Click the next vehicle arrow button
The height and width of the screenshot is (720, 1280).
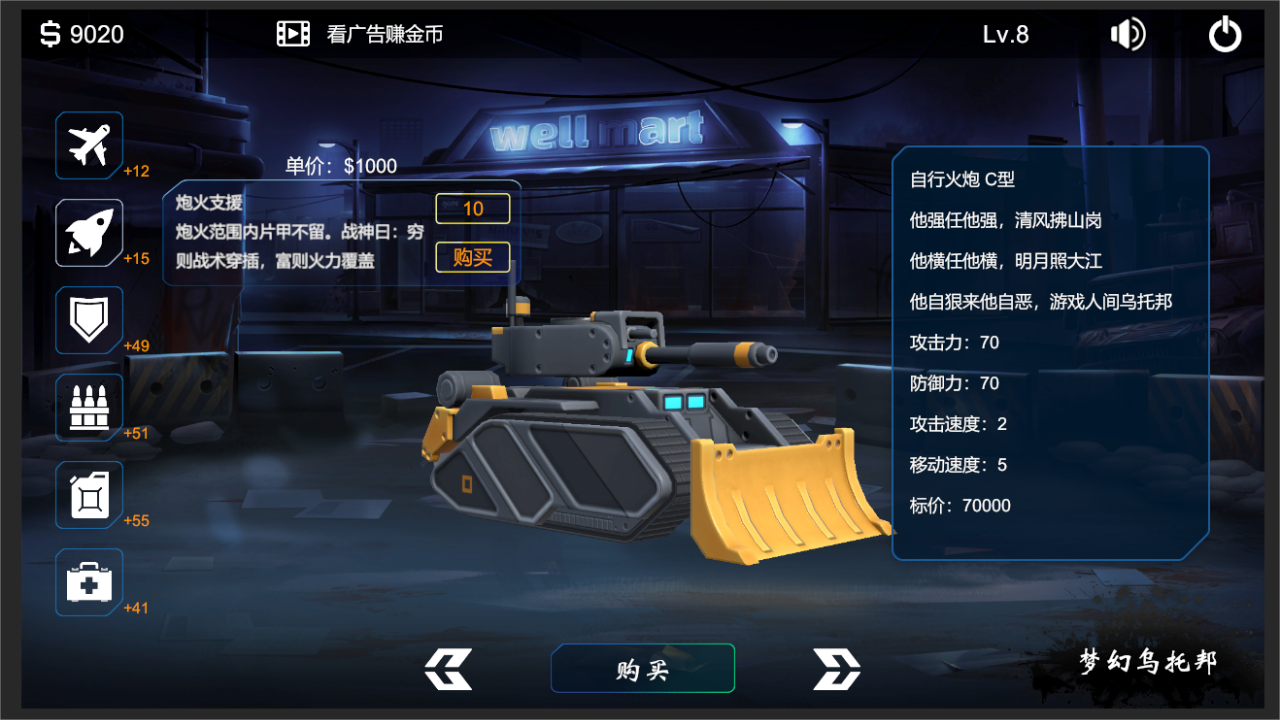pos(836,669)
